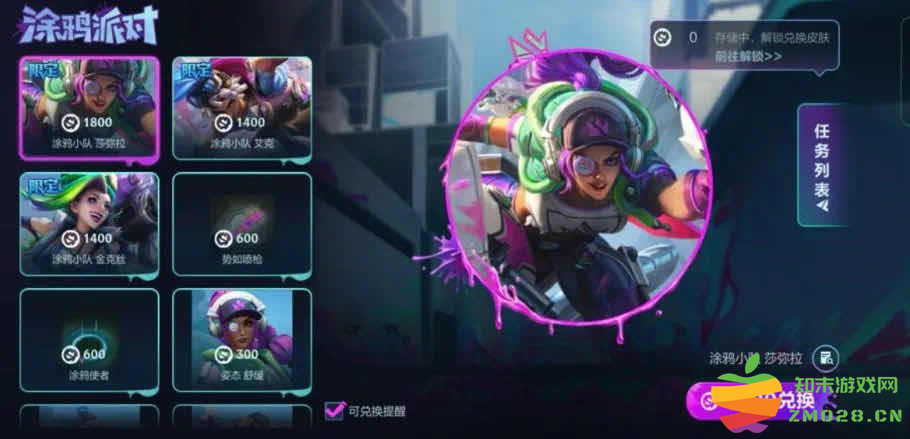The image size is (910, 439).
Task: Toggle the 可兑换提醒 checkbox
Action: pos(335,410)
